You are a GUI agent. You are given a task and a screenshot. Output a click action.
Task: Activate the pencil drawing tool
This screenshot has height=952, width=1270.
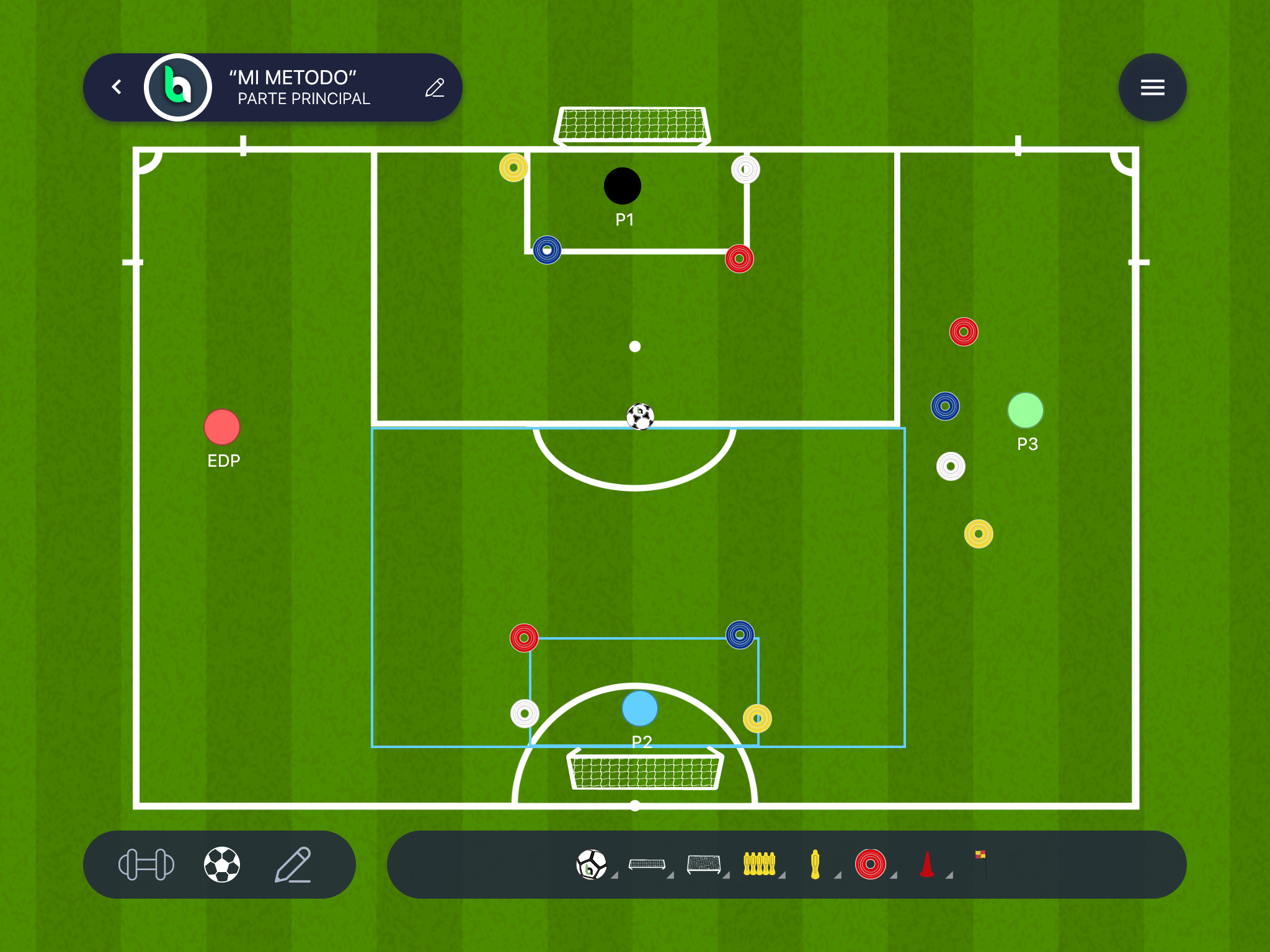(293, 865)
